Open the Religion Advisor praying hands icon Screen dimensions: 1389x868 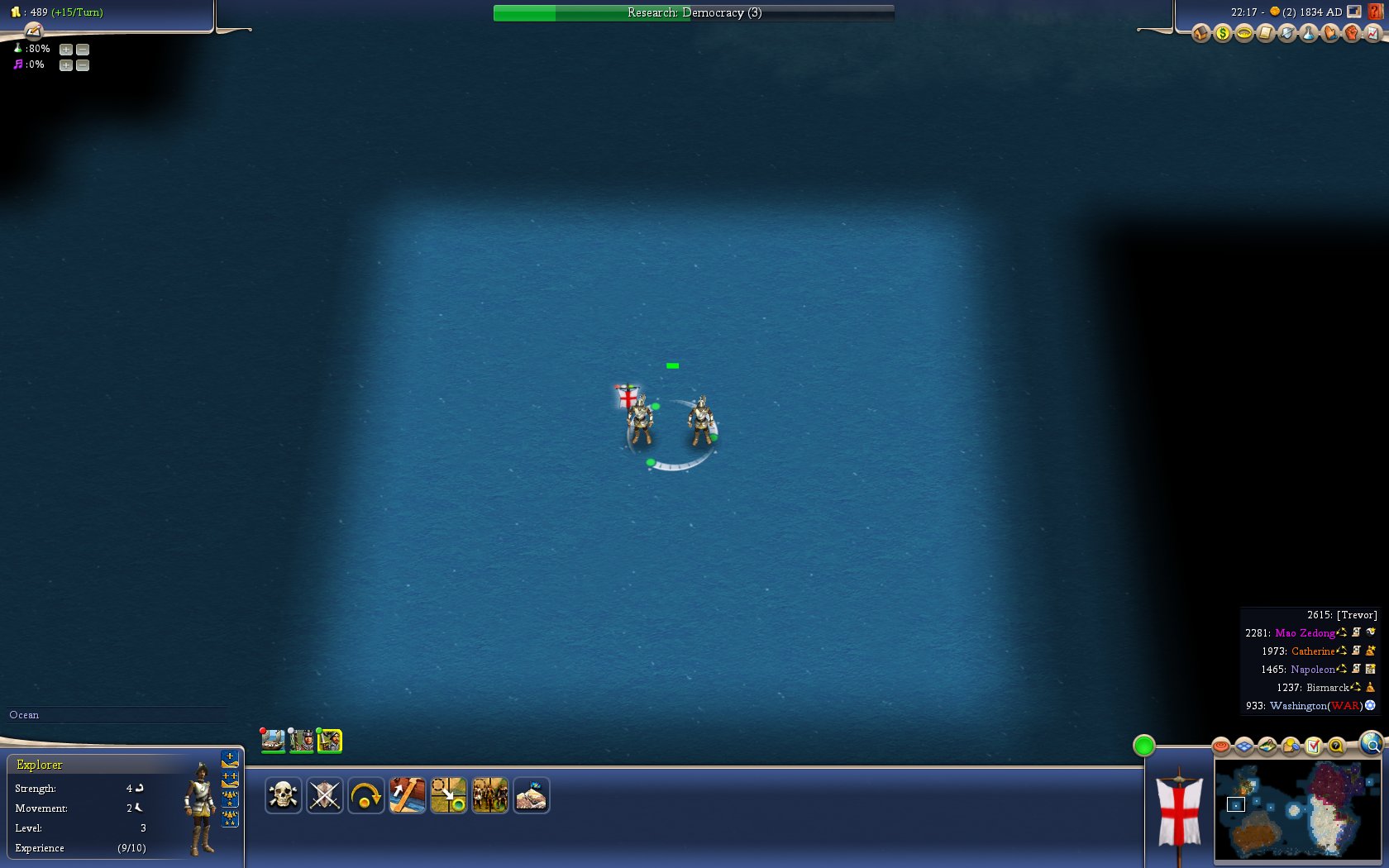pos(1329,33)
